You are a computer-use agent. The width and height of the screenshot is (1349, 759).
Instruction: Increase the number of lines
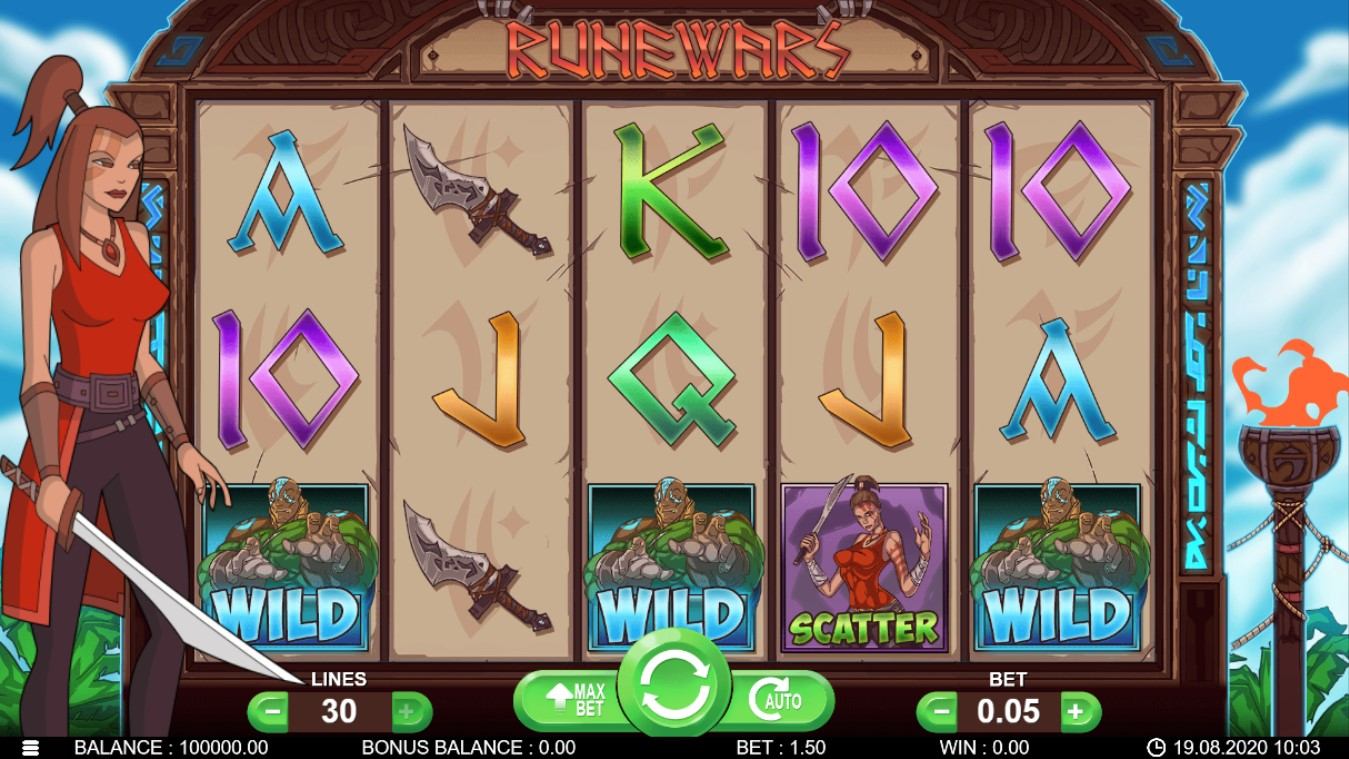(407, 712)
